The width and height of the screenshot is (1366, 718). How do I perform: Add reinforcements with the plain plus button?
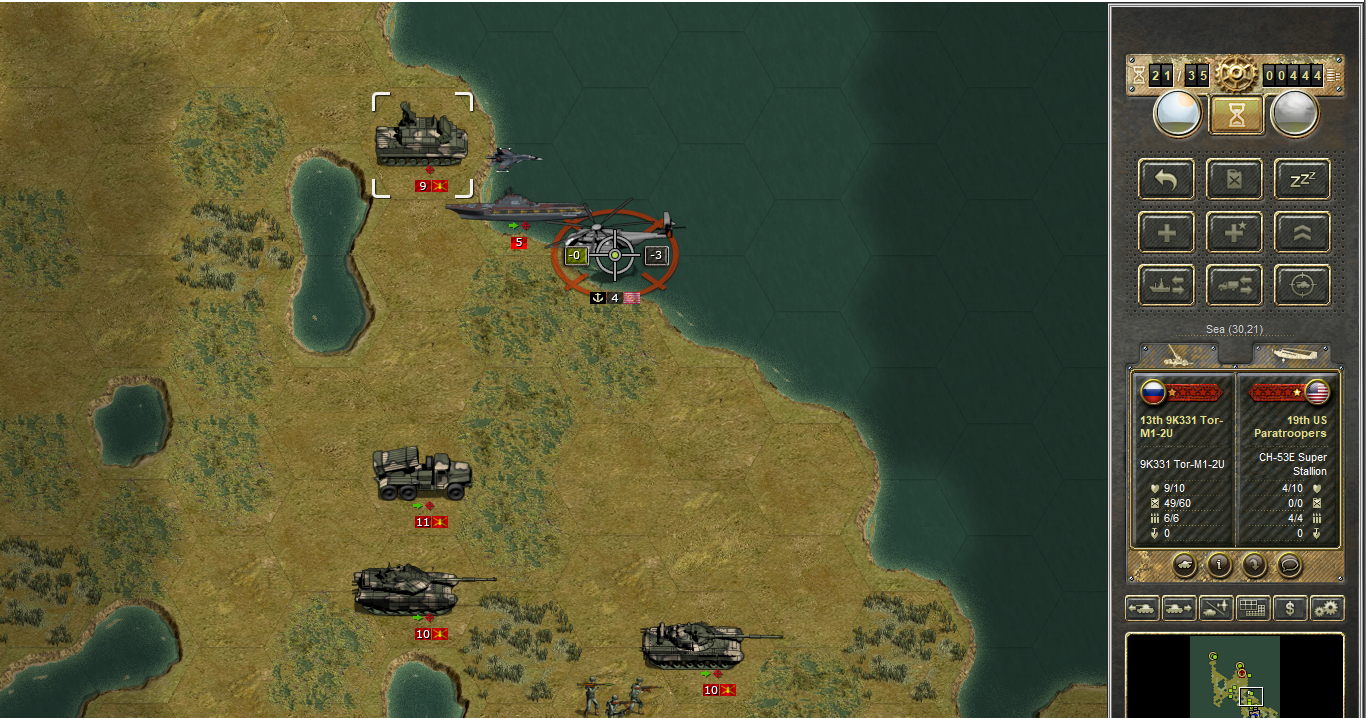pyautogui.click(x=1166, y=233)
